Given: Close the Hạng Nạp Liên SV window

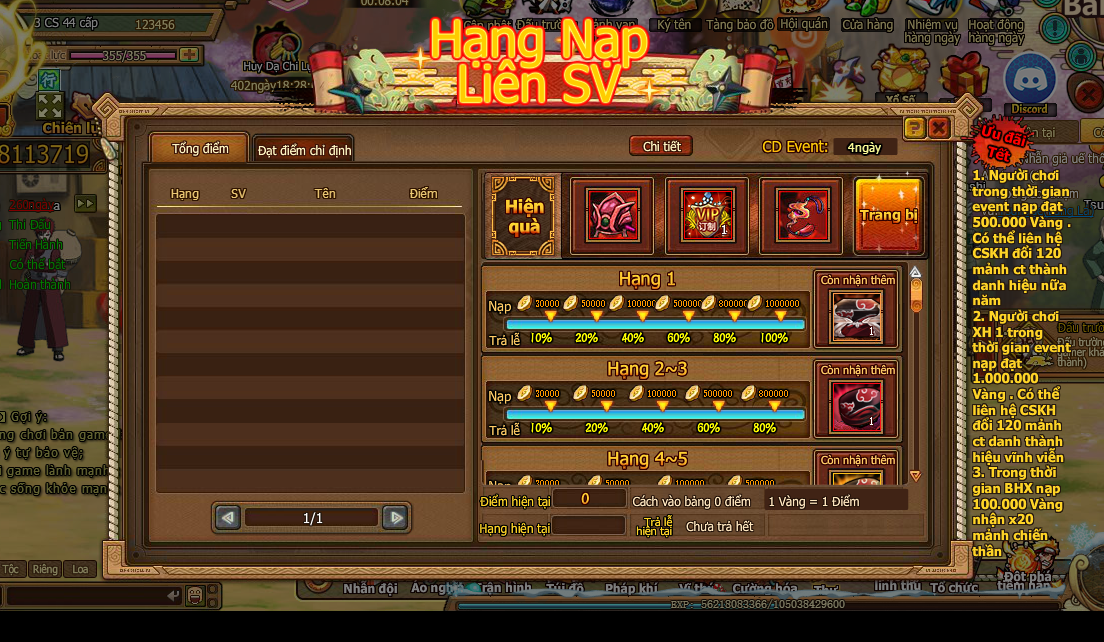Looking at the screenshot, I should point(939,128).
